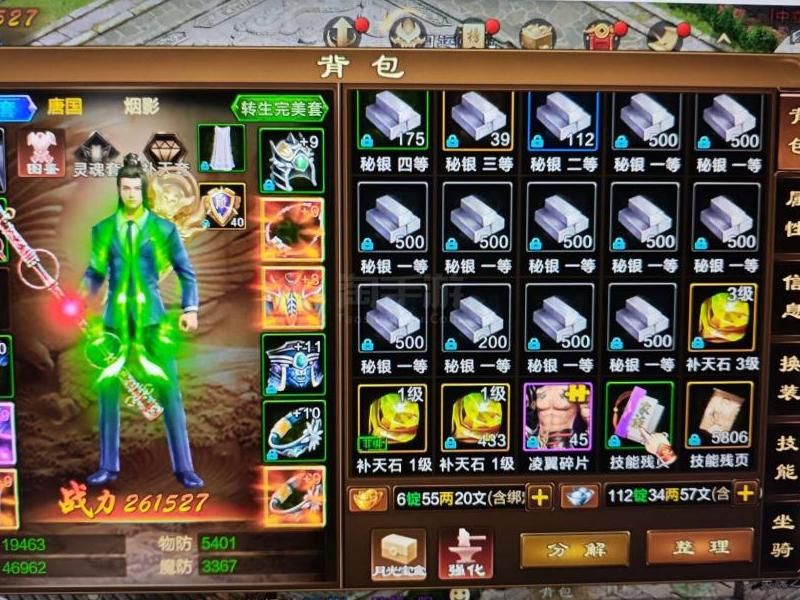Sort the bag with 整理 button
800x600 pixels.
coord(700,547)
